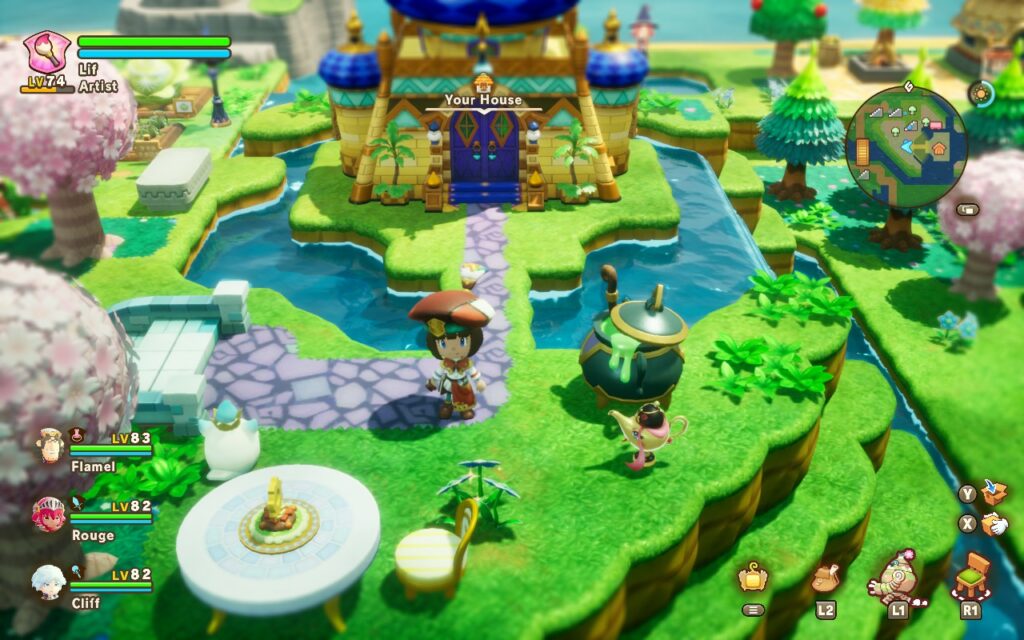Select Cliff's party portrait
The width and height of the screenshot is (1024, 640).
(x=49, y=581)
